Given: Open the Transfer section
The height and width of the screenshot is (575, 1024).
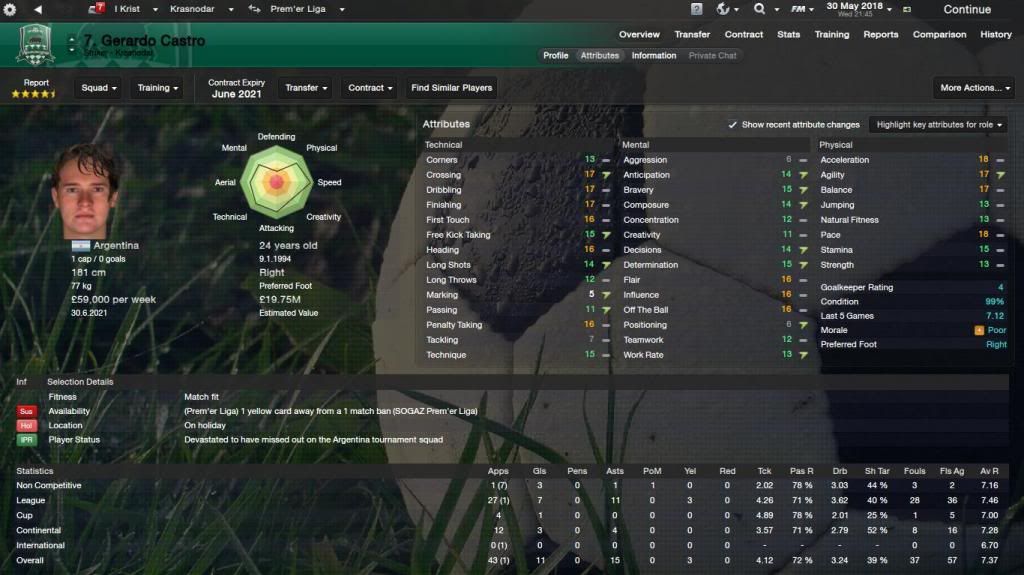Looking at the screenshot, I should coord(692,34).
